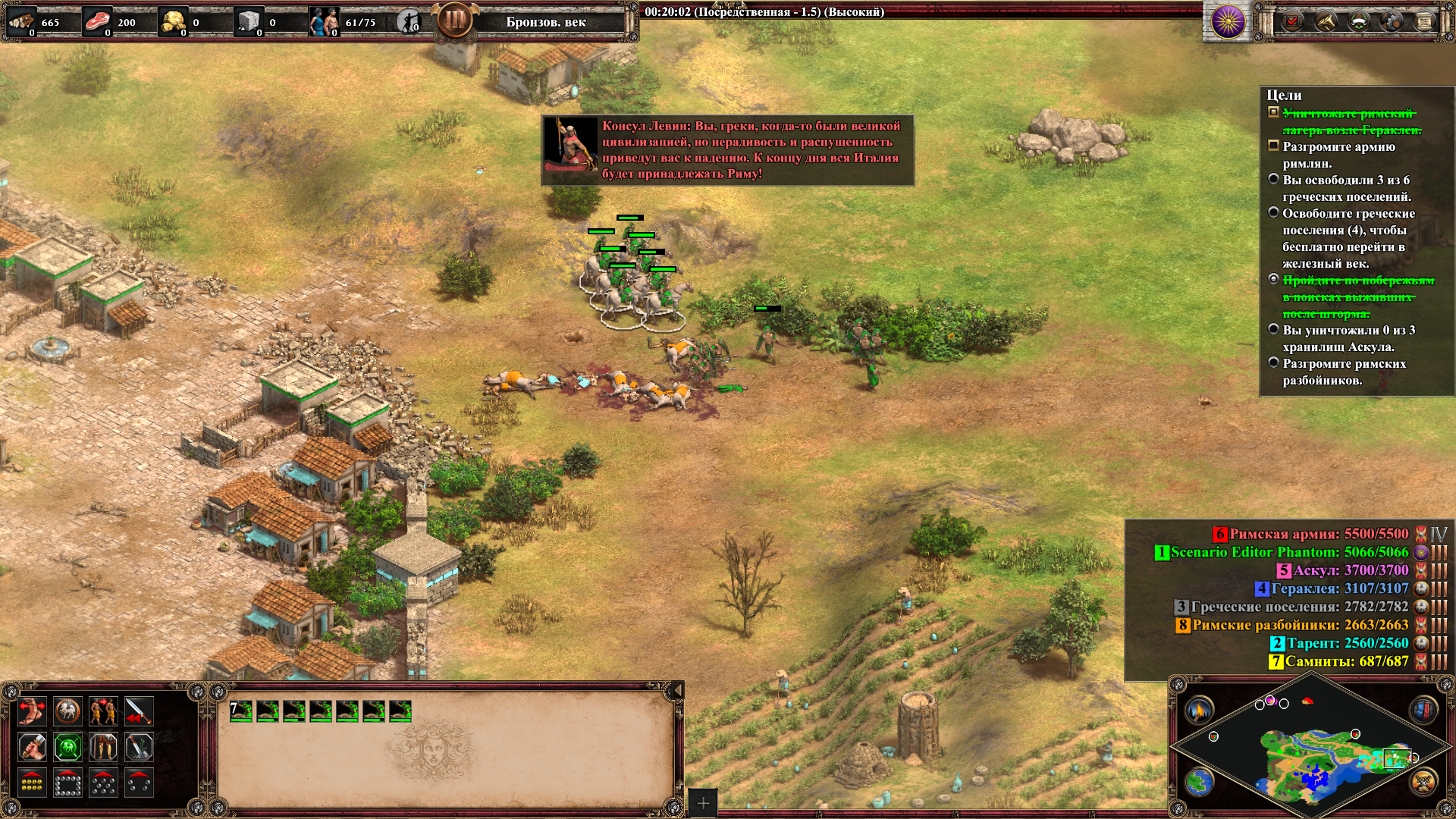
Task: Set aggressive stance with fist icon
Action: pyautogui.click(x=32, y=748)
